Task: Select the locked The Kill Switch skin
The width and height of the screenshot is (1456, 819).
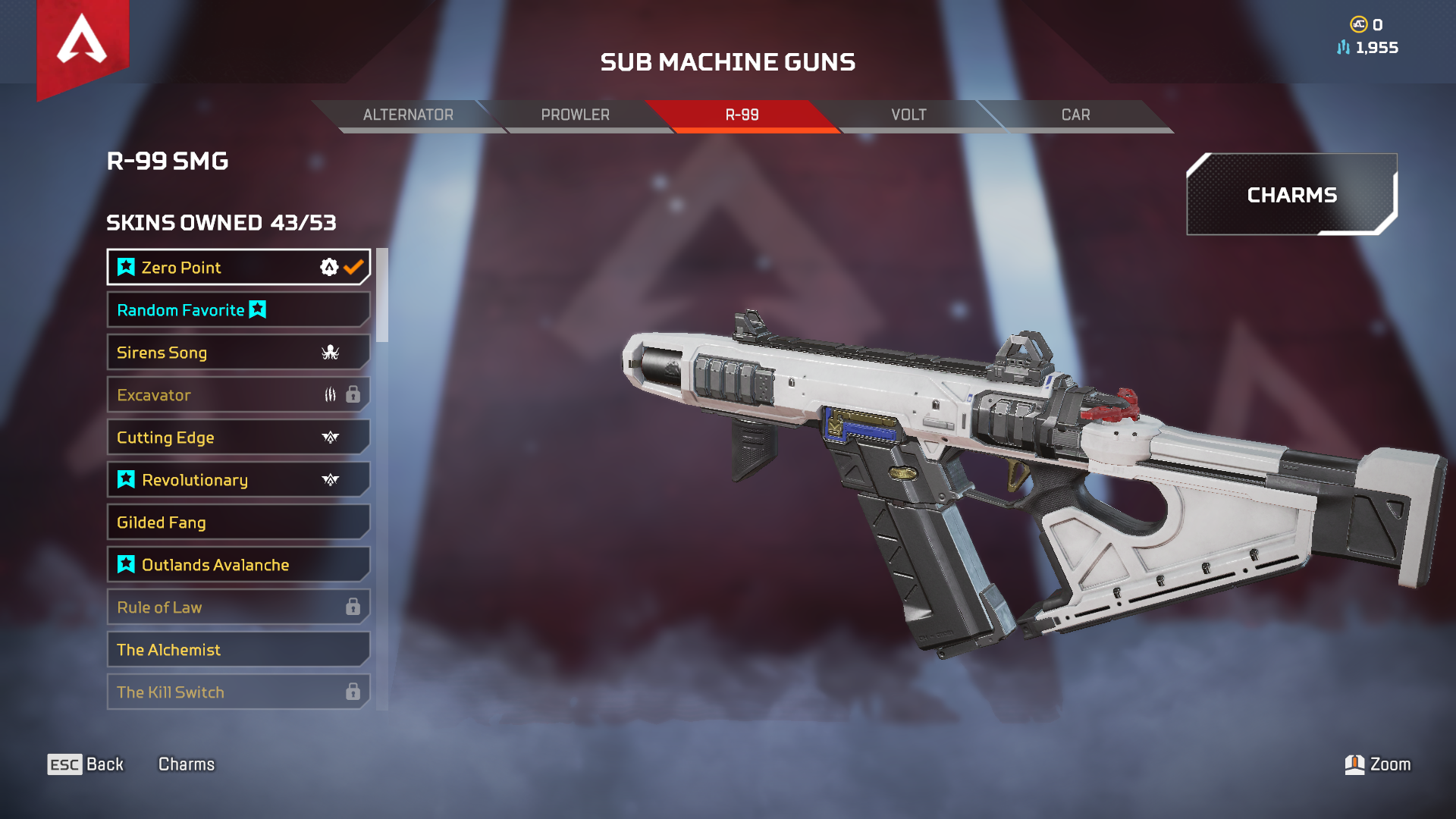Action: pos(238,692)
